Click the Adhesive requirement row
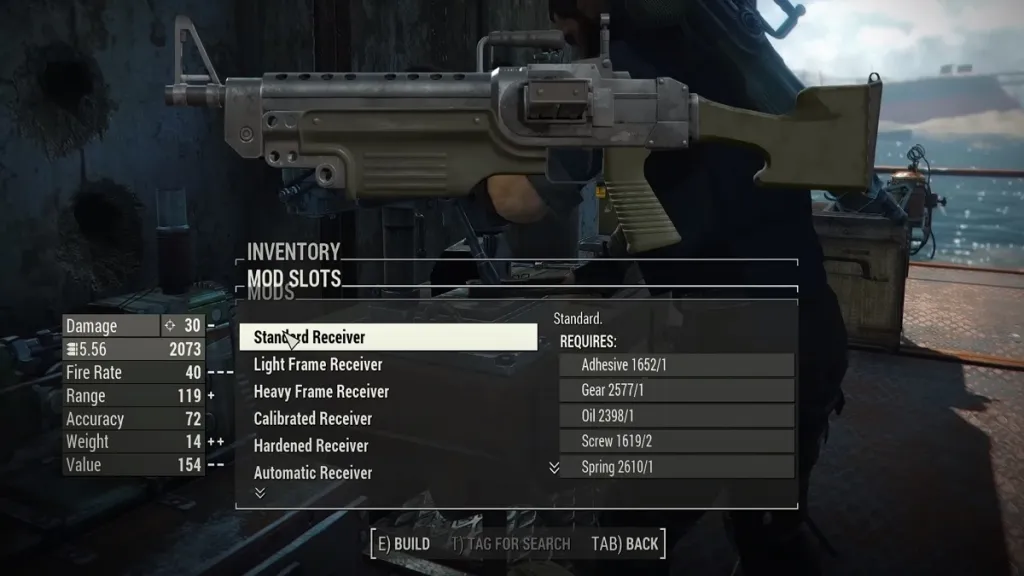Screen dimensions: 1024x576 [x=677, y=365]
